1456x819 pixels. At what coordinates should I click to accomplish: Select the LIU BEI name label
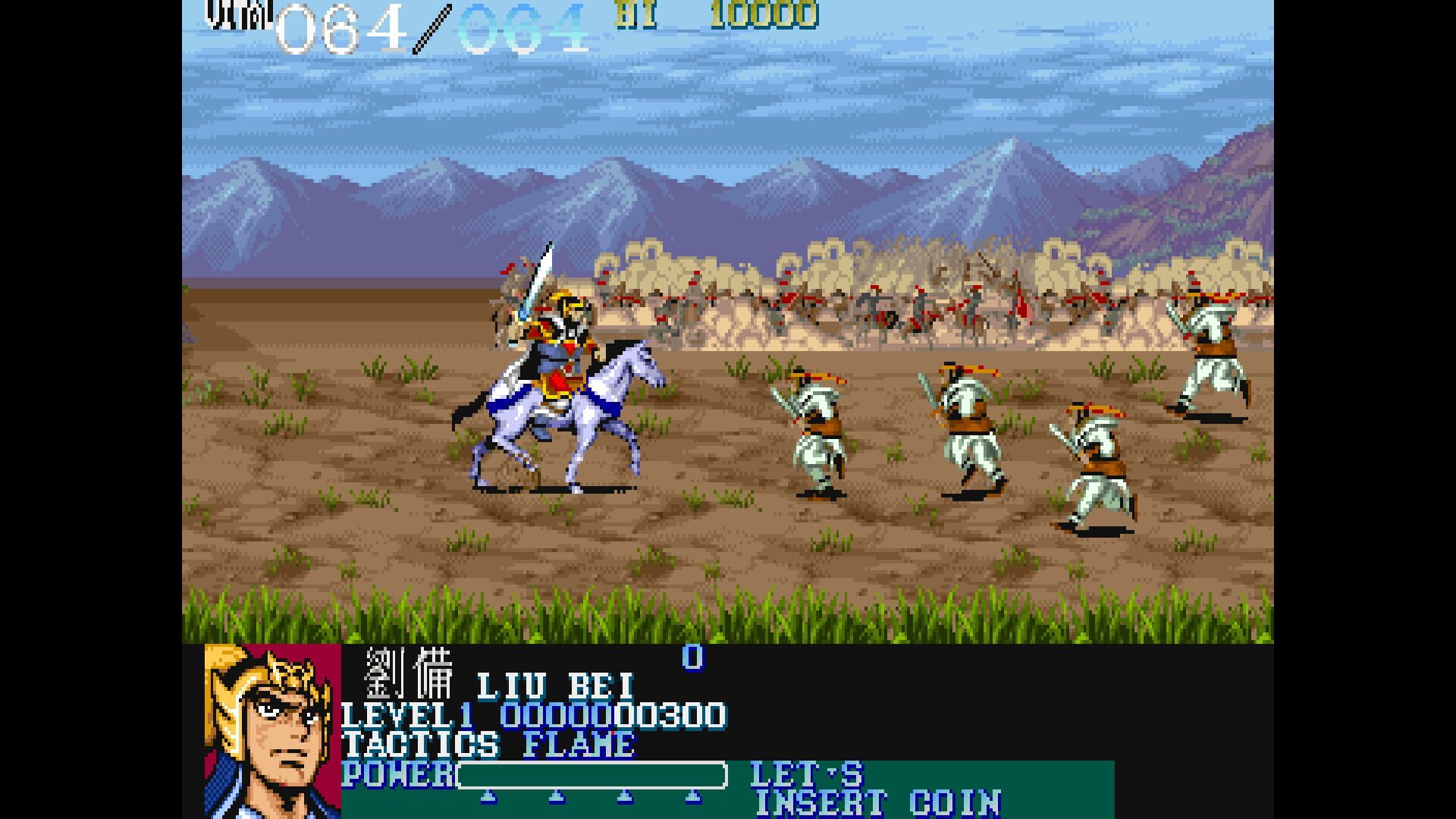[557, 686]
